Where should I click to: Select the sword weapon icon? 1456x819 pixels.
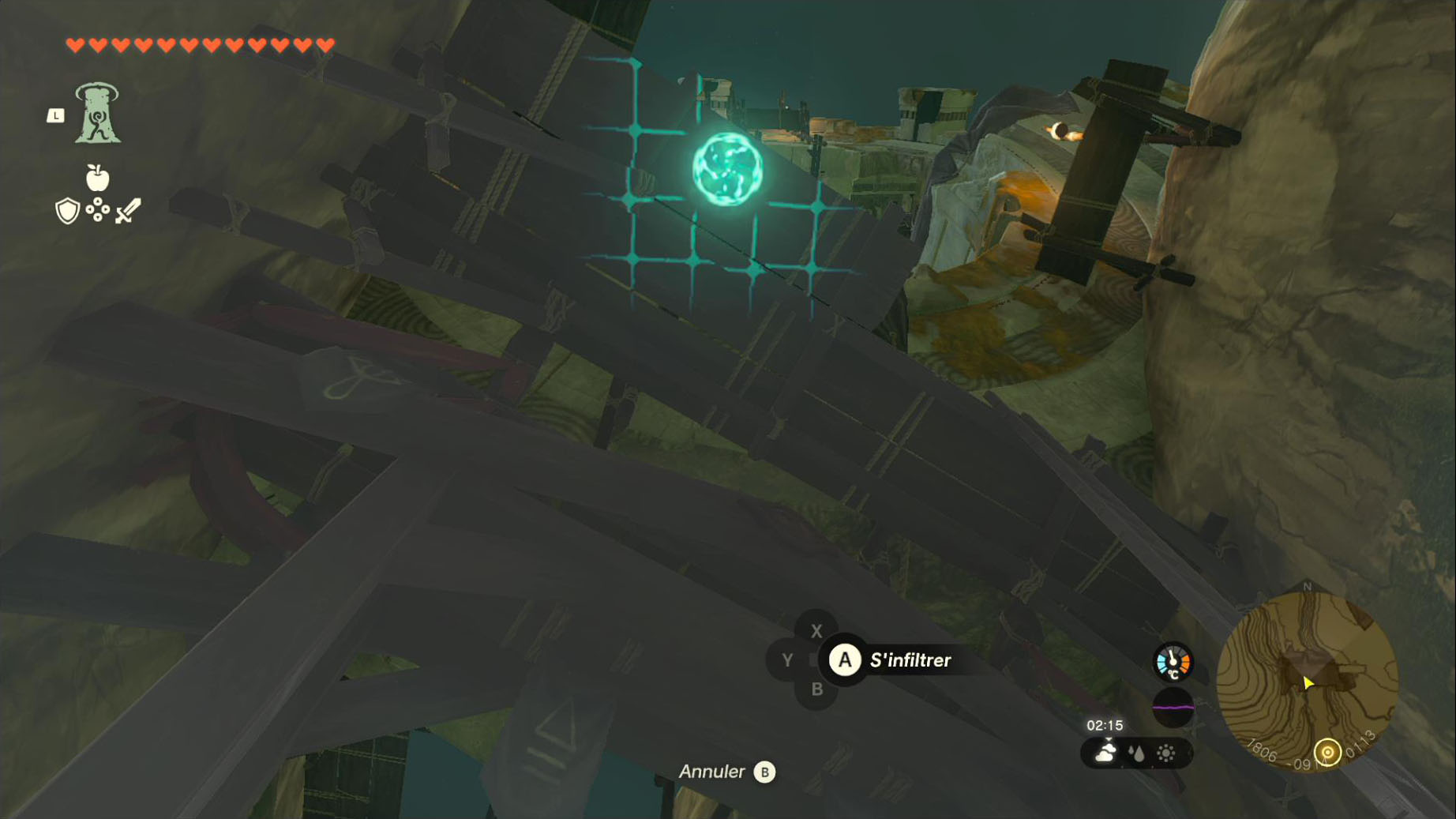click(128, 211)
